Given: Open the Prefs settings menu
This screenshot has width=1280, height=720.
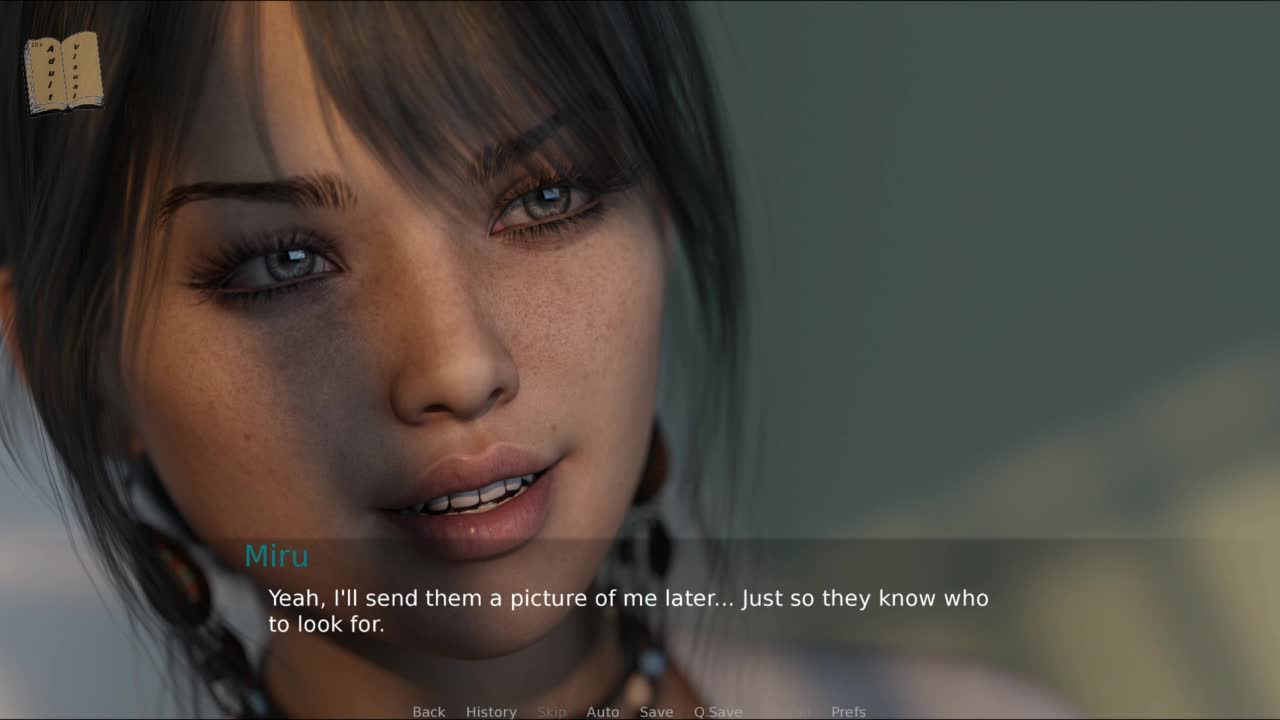Looking at the screenshot, I should (x=848, y=711).
